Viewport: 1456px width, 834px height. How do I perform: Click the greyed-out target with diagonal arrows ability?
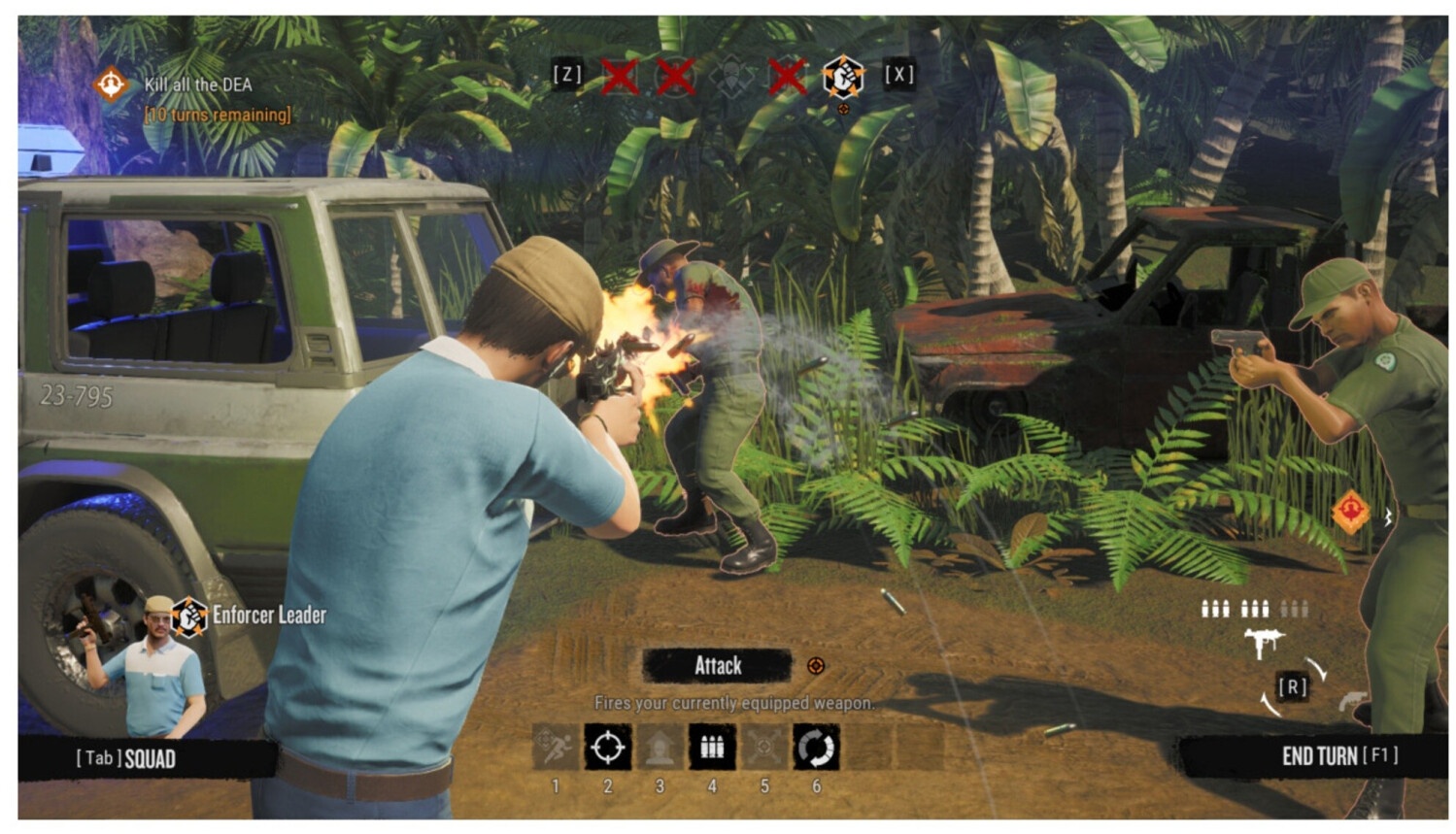(763, 747)
